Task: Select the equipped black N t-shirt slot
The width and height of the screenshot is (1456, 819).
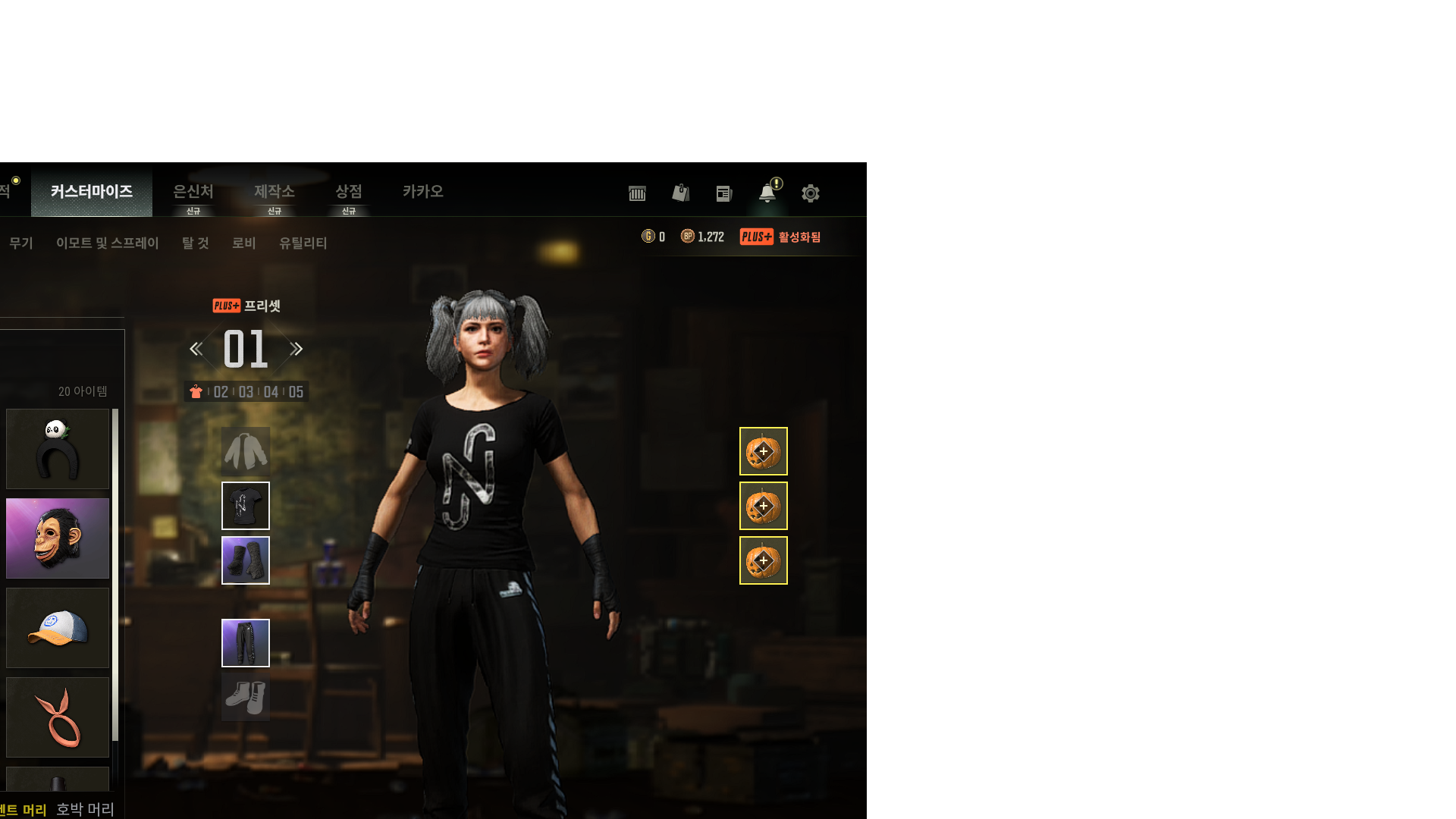Action: point(246,506)
